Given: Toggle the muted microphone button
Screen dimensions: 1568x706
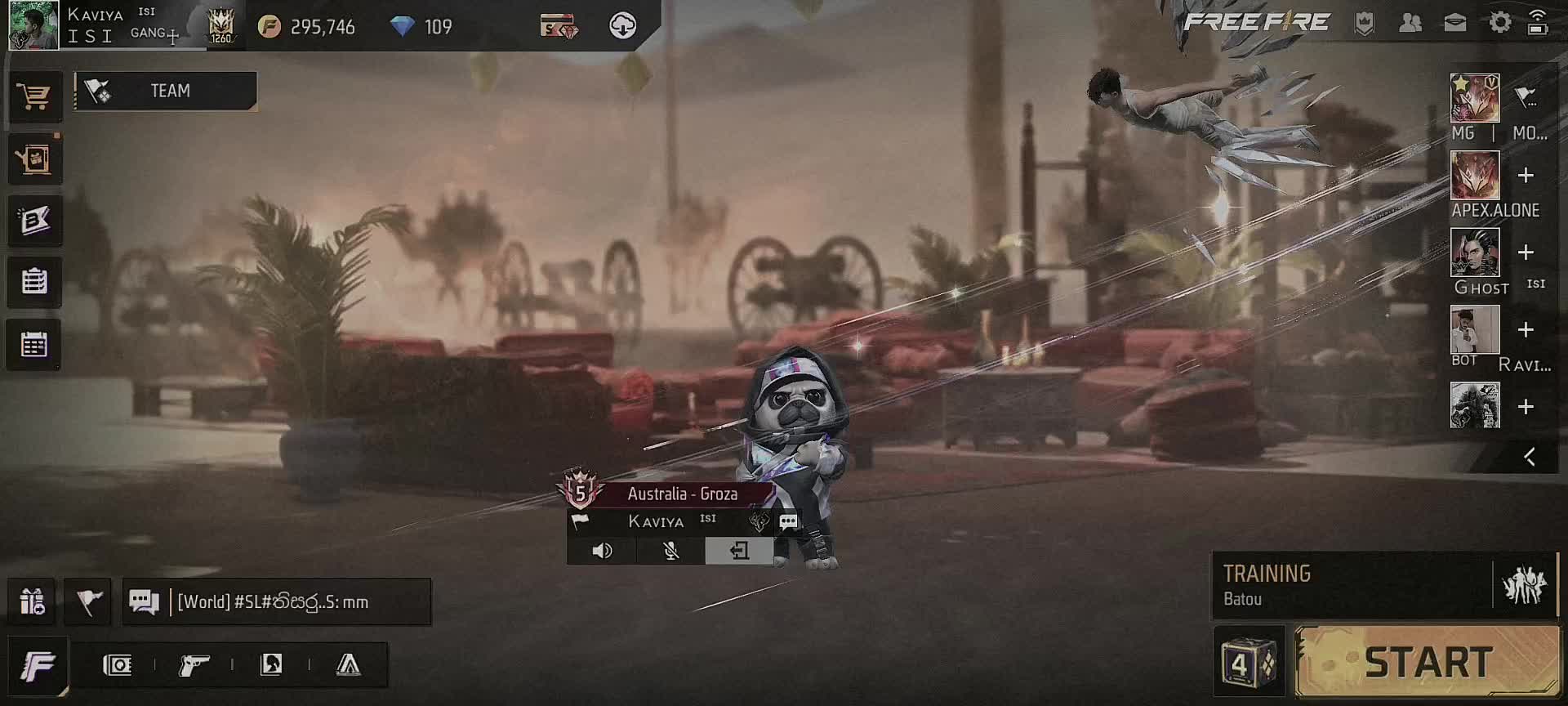Looking at the screenshot, I should tap(670, 551).
